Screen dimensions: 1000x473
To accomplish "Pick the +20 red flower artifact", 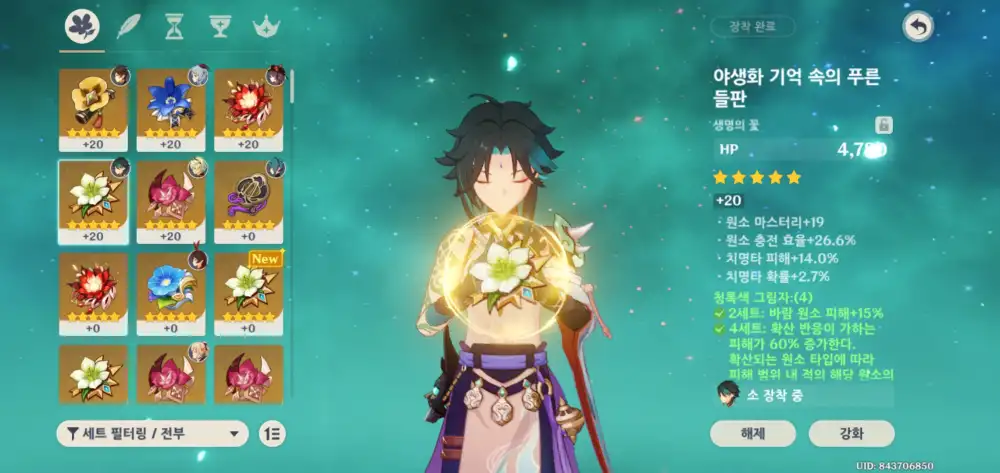I will pyautogui.click(x=249, y=108).
